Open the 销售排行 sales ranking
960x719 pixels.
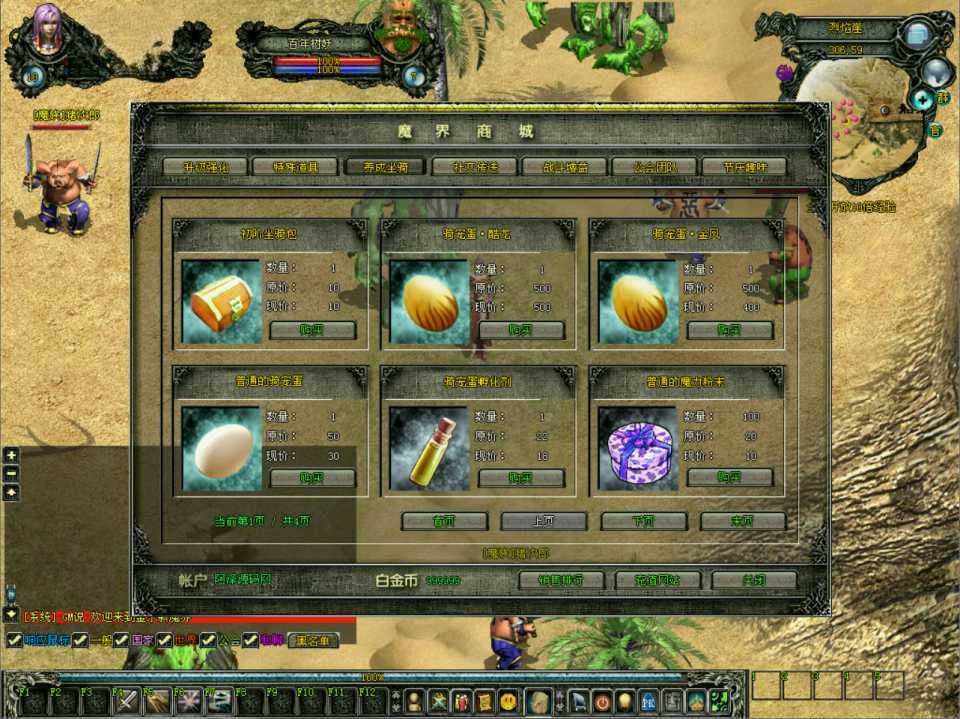point(563,580)
